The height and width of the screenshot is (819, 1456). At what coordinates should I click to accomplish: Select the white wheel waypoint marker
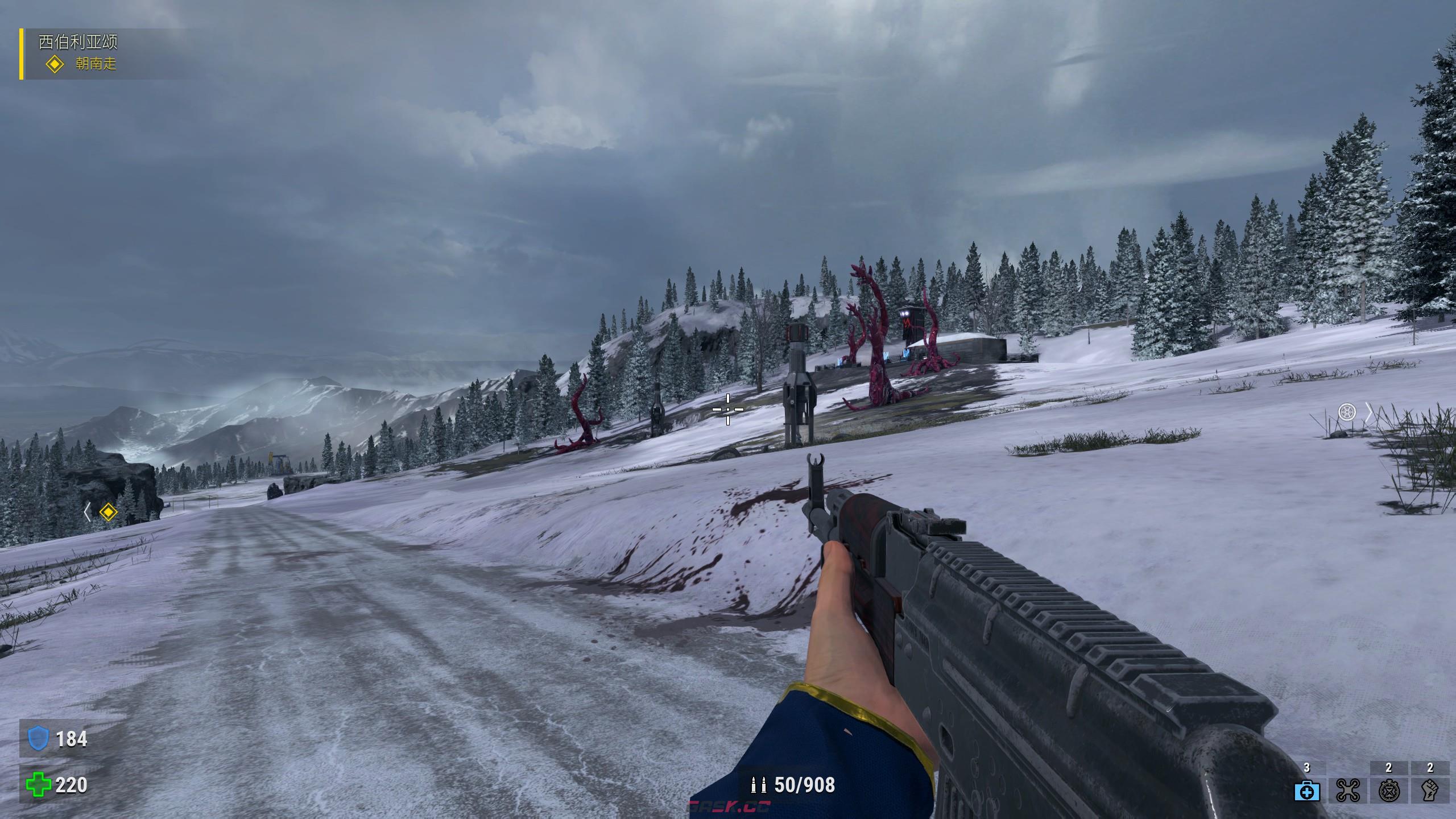1347,412
